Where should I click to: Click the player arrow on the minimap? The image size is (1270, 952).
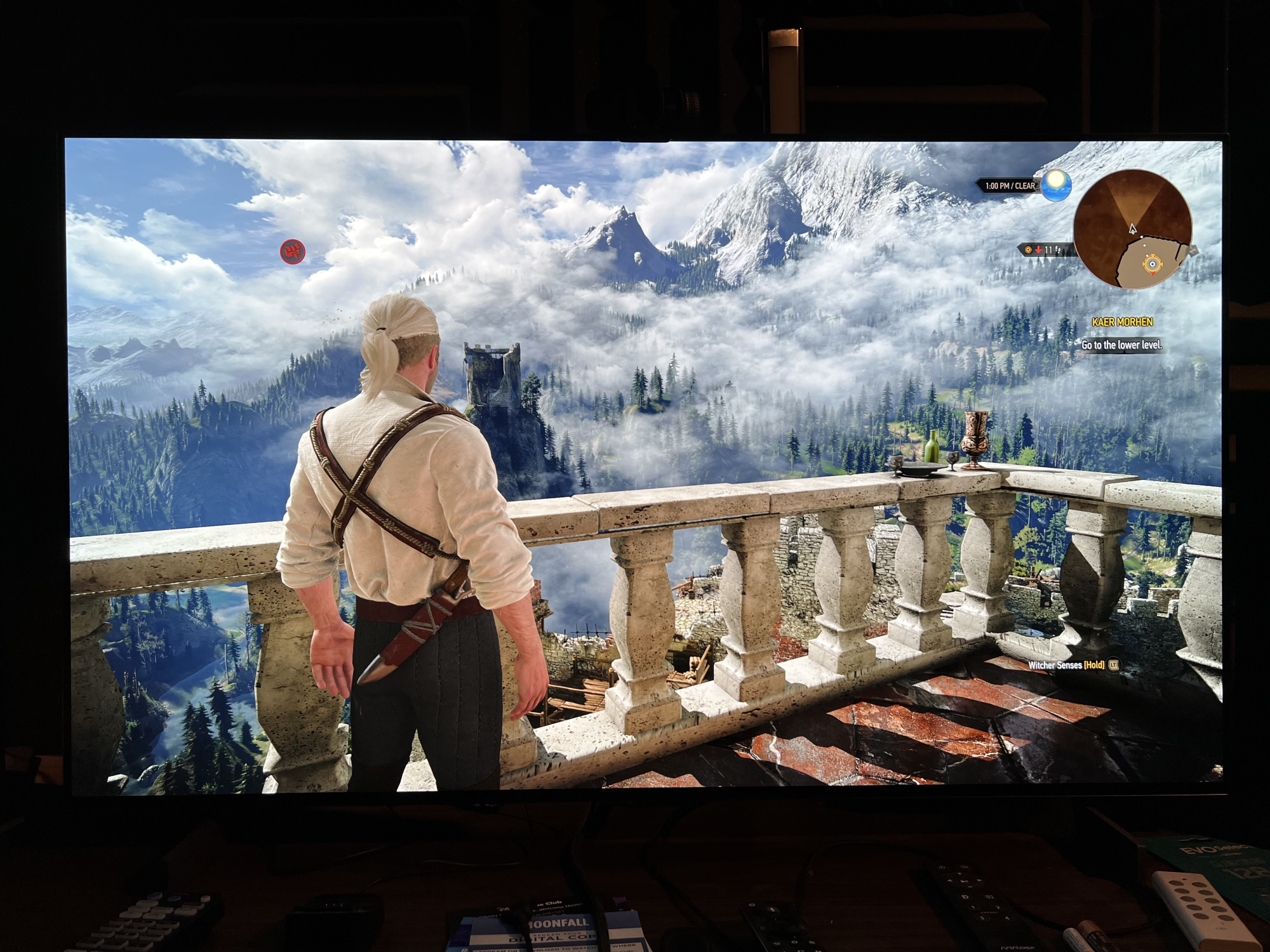[x=1132, y=228]
